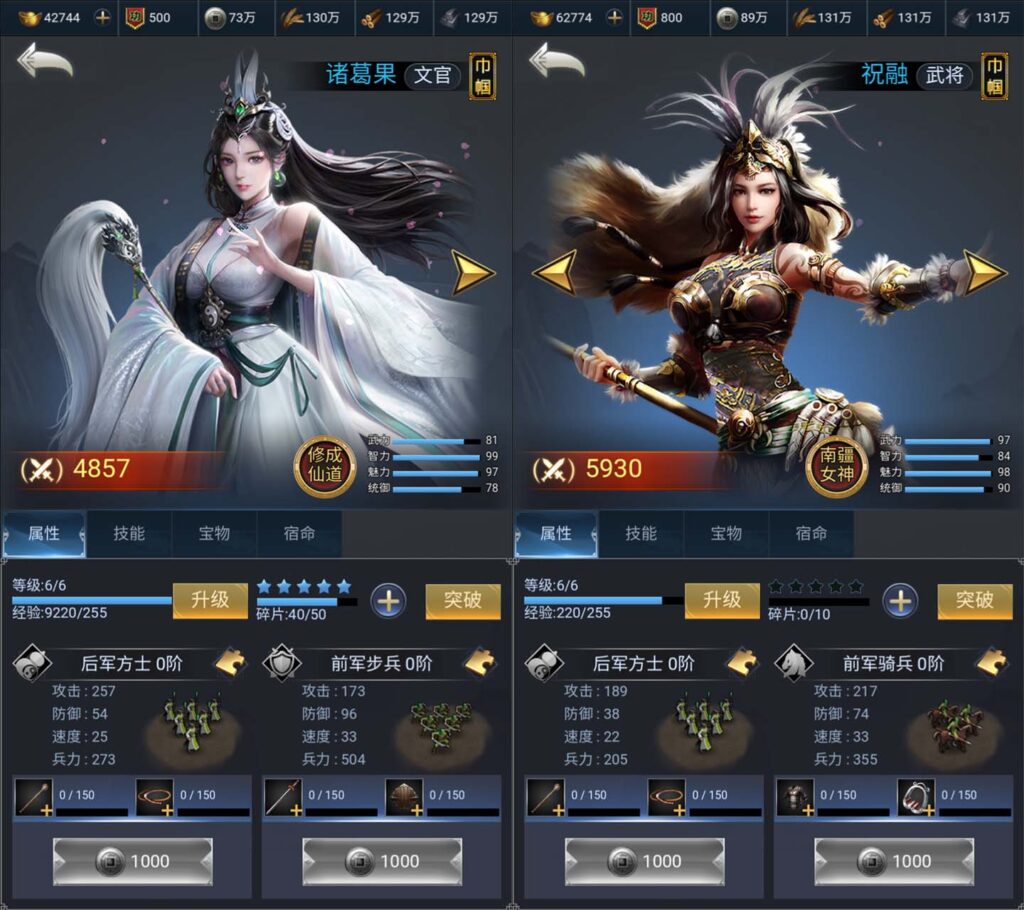Select 宿命 tab in 祝融's panel
The width and height of the screenshot is (1024, 910).
(811, 534)
